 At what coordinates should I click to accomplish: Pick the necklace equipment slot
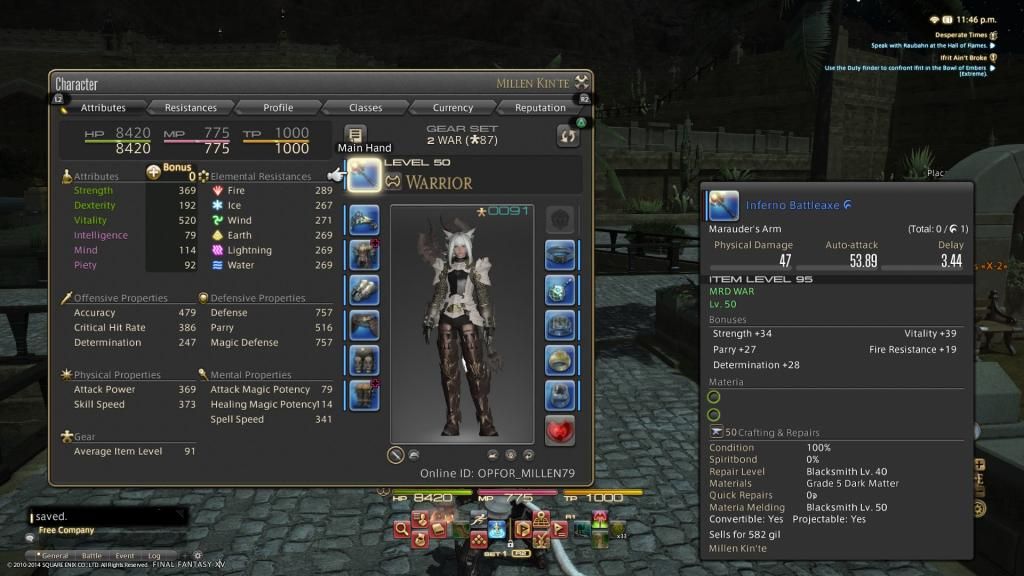[x=560, y=289]
